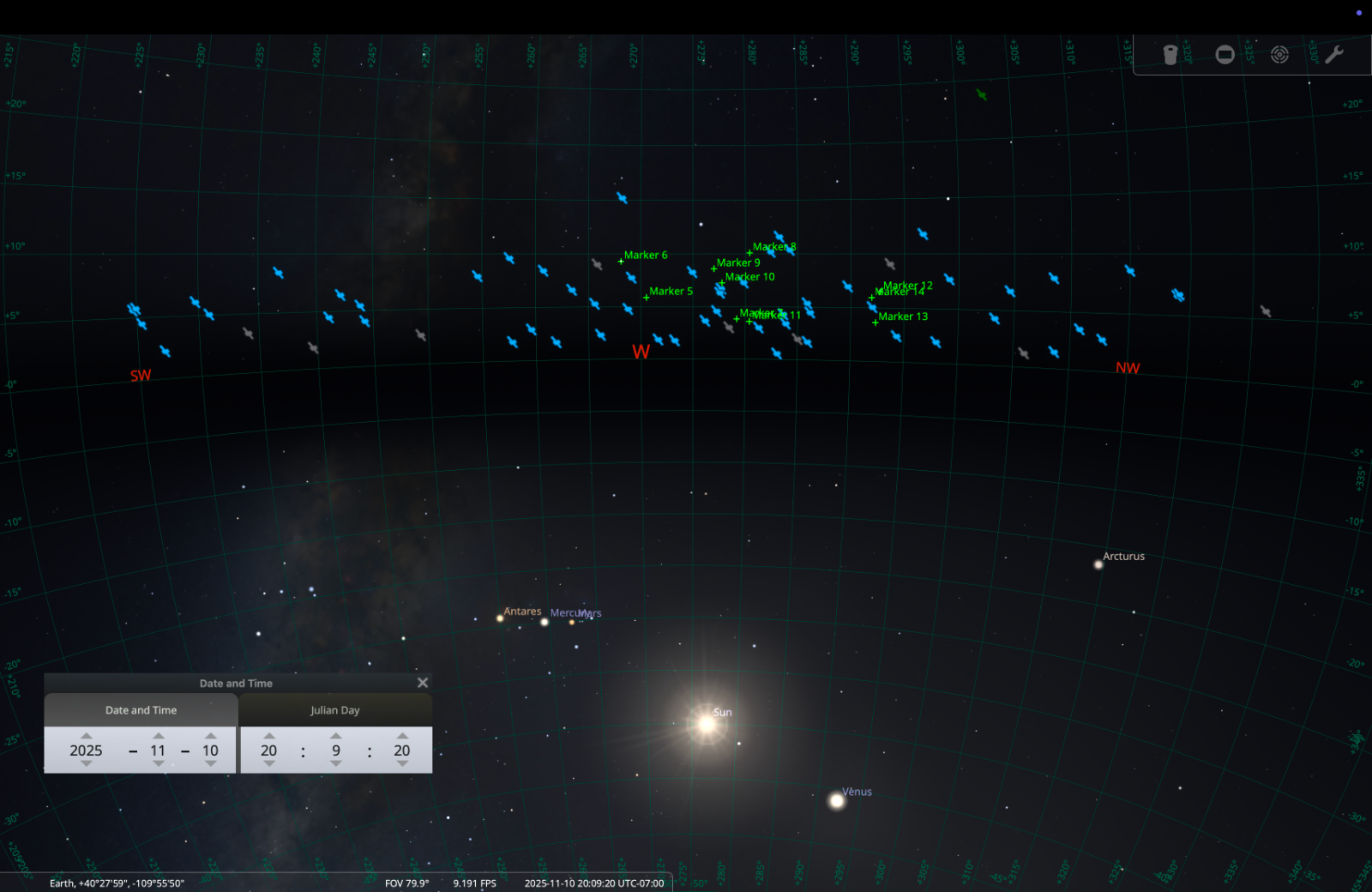Screen dimensions: 1372x892
Task: Increase the year 2025 with its up arrow
Action: click(x=85, y=735)
